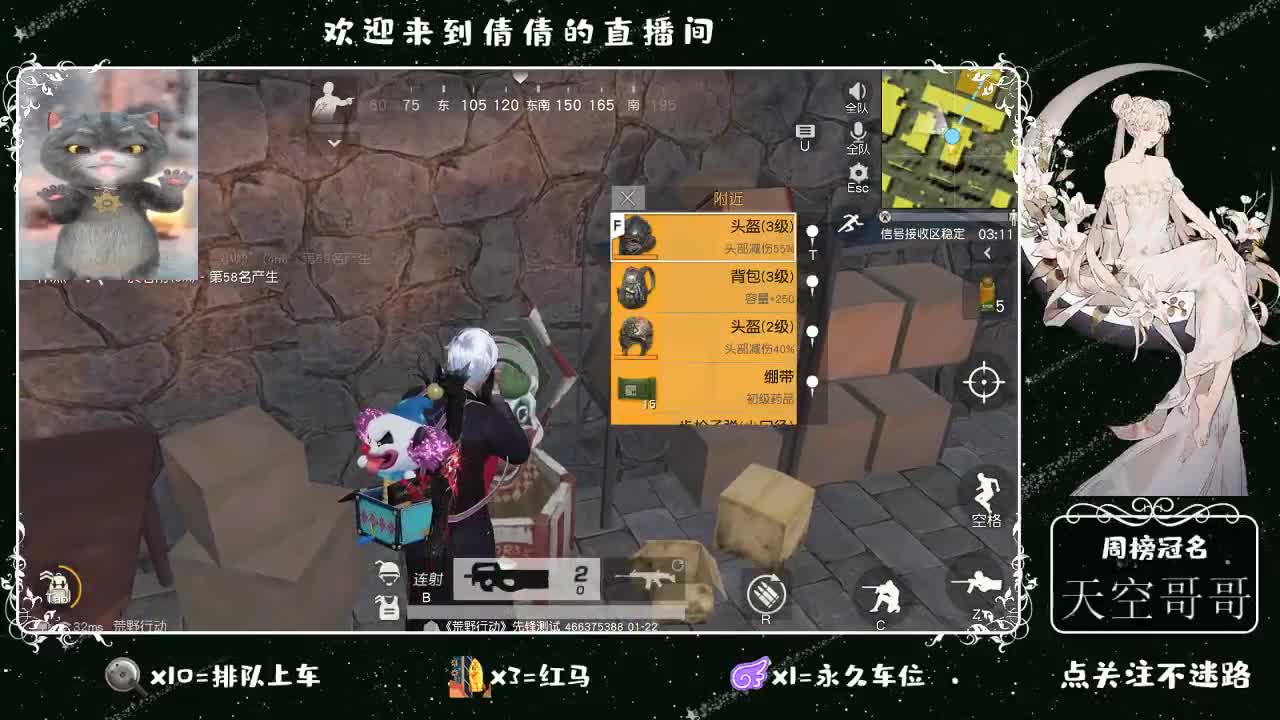
Task: Toggle the 全队 team microphone
Action: [x=858, y=131]
